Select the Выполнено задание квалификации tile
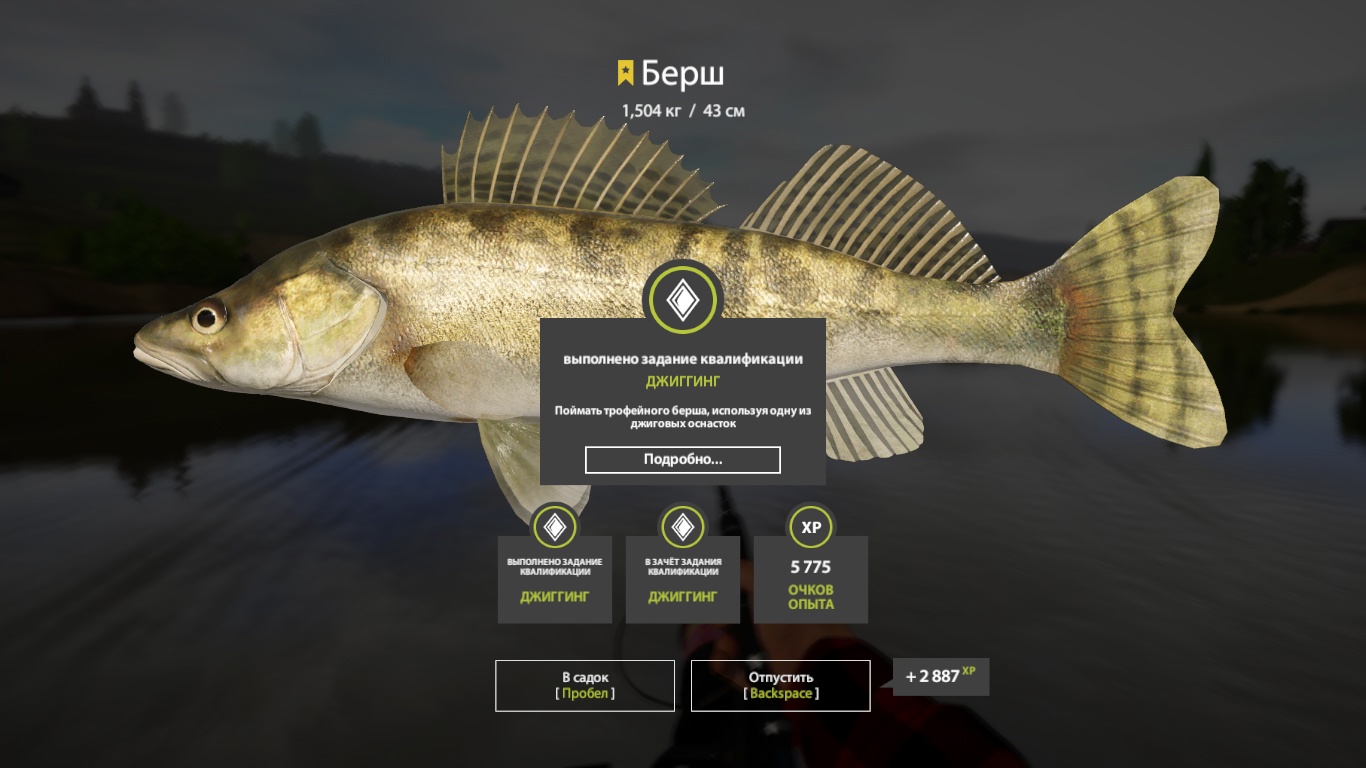 coord(555,579)
